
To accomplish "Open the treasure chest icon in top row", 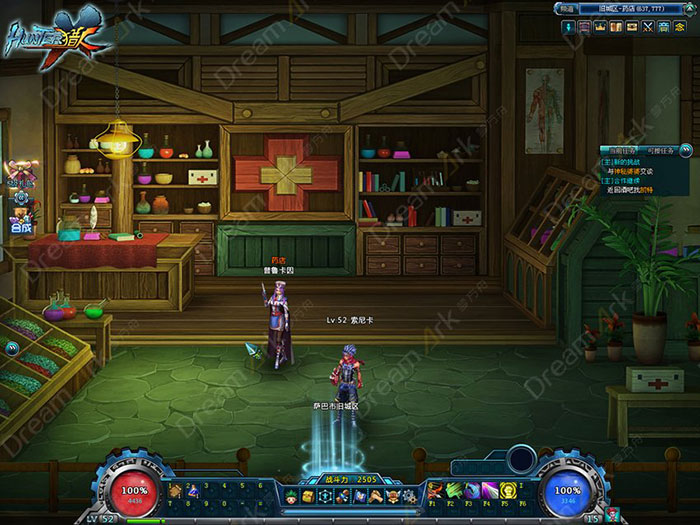I will point(631,26).
